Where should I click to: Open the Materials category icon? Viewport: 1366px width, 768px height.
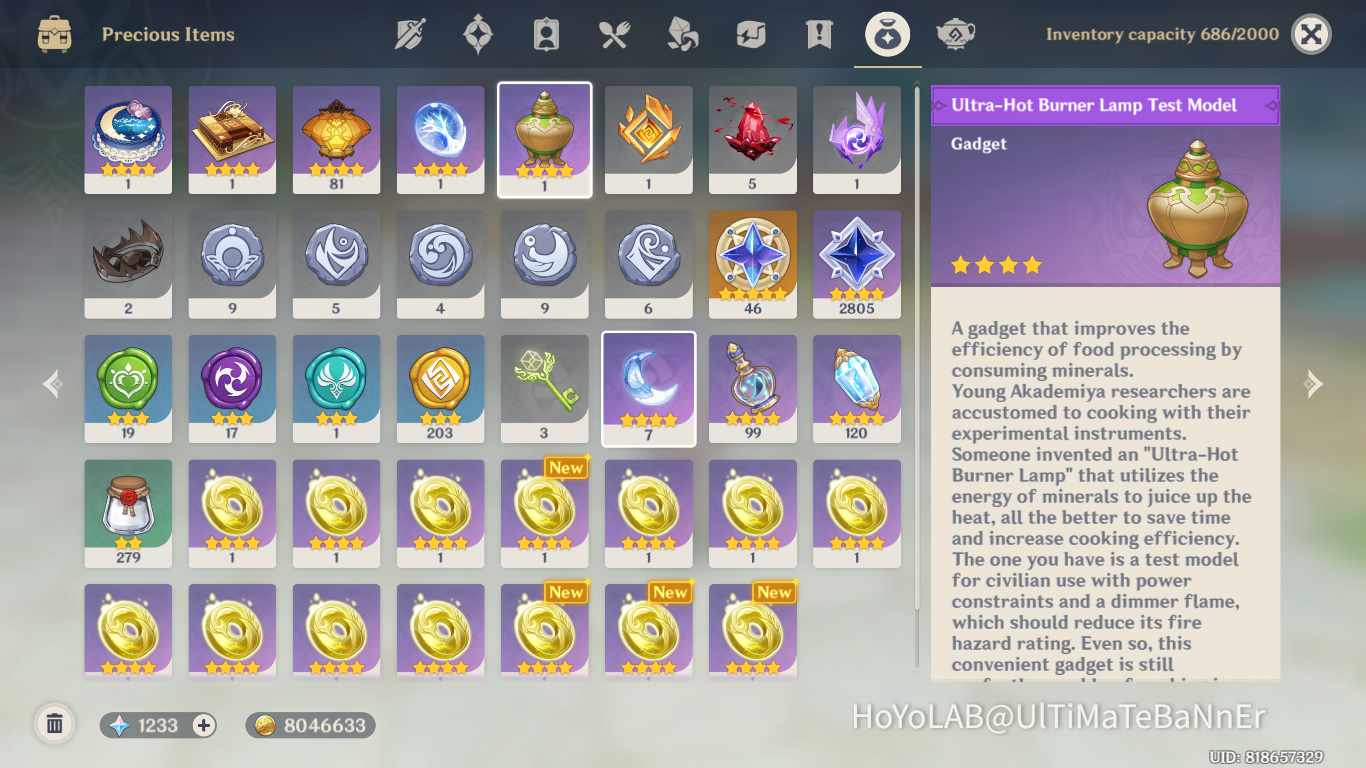click(x=681, y=33)
